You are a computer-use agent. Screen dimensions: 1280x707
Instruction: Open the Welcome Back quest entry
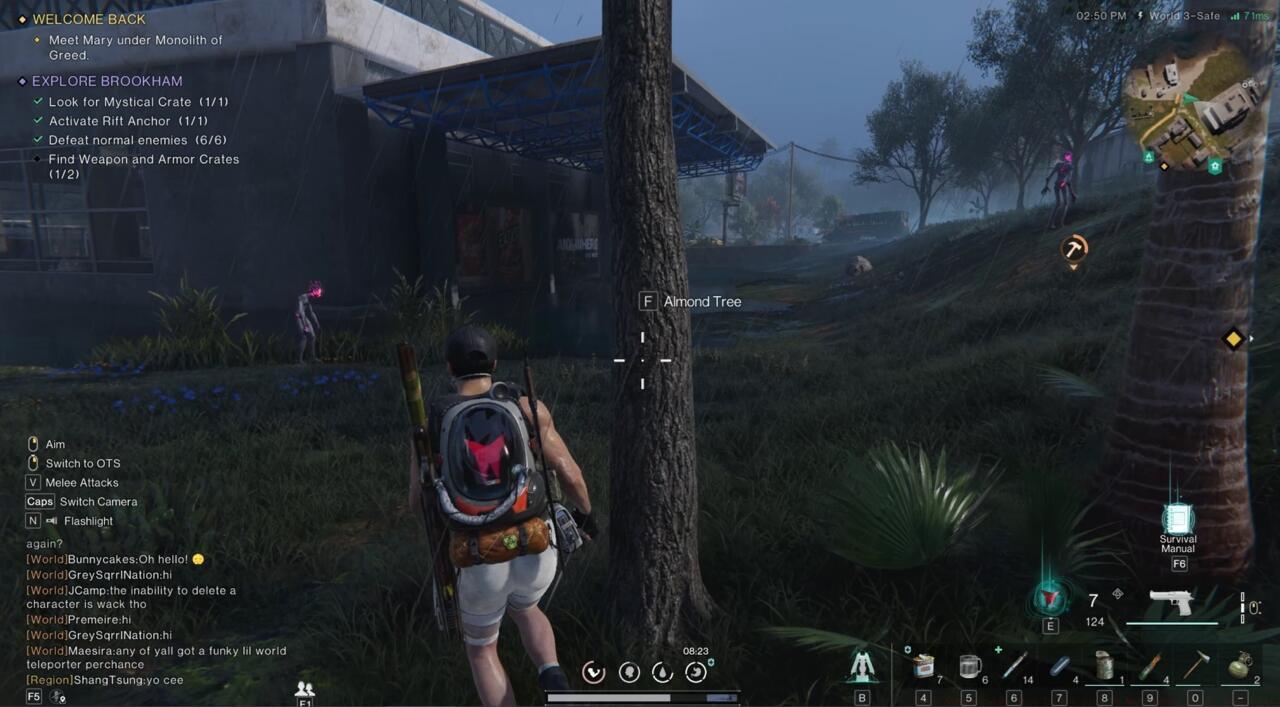click(x=88, y=19)
